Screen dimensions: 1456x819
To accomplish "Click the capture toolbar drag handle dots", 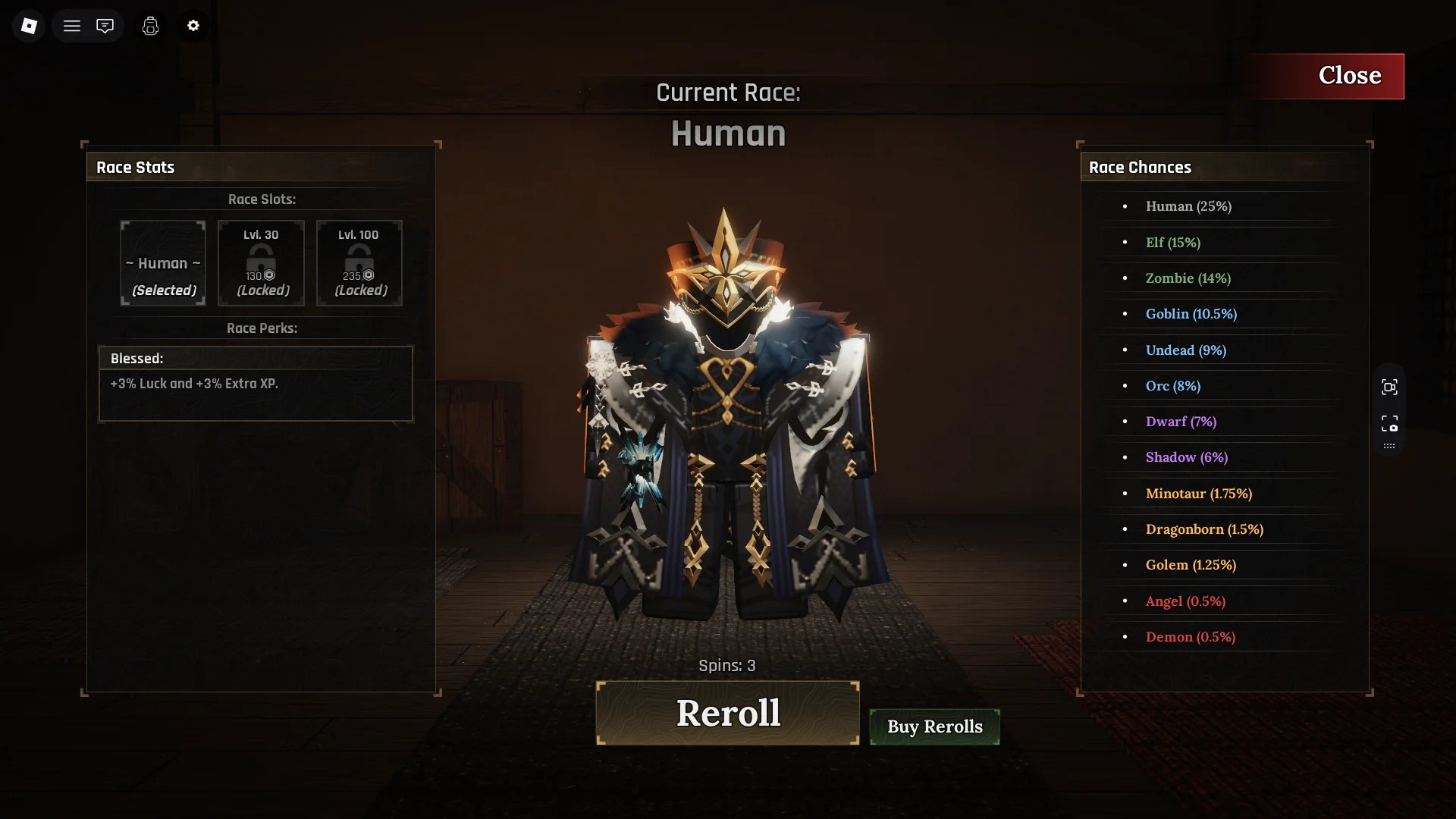I will tap(1390, 446).
